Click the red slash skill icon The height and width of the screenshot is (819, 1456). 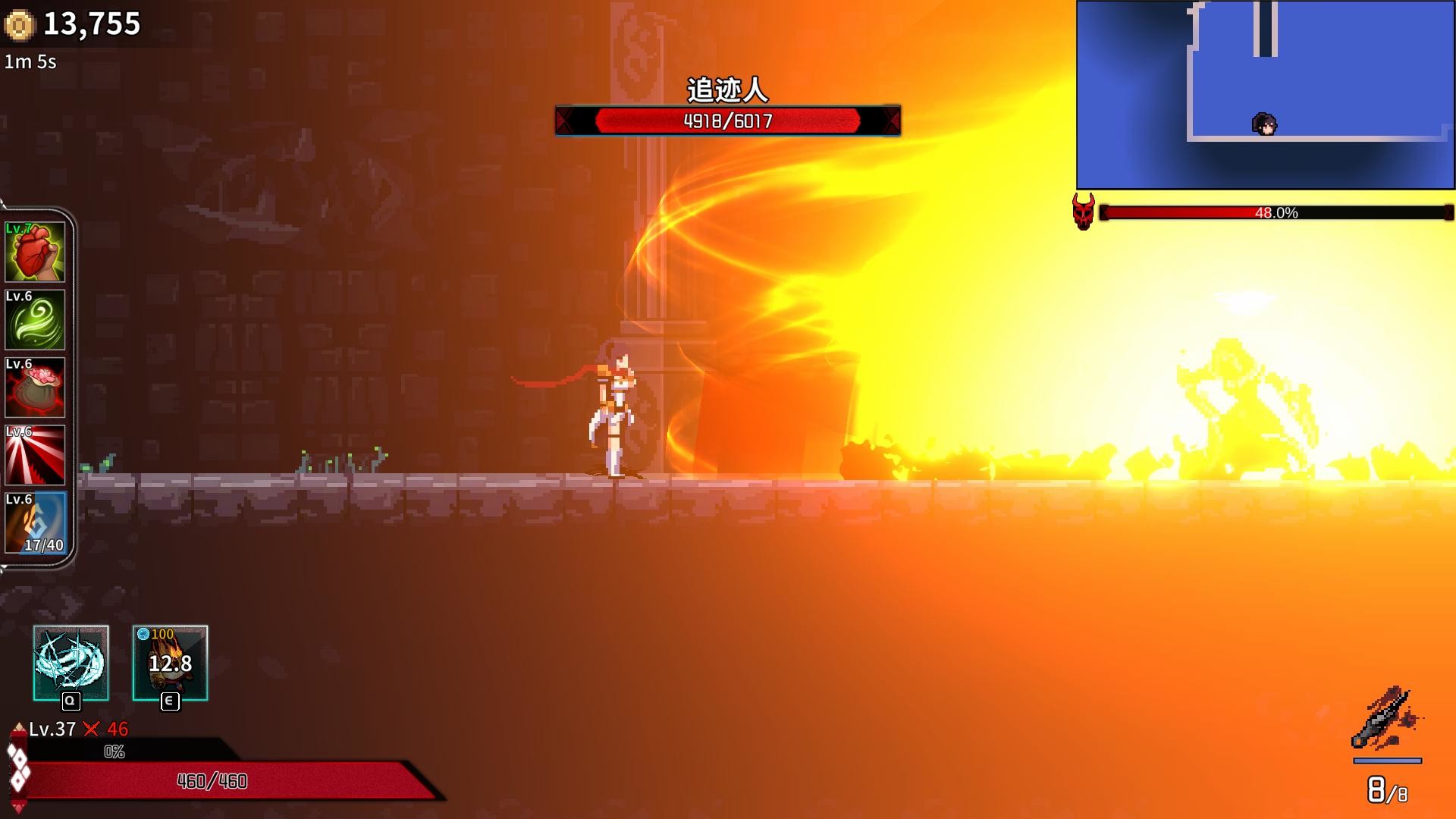[35, 457]
